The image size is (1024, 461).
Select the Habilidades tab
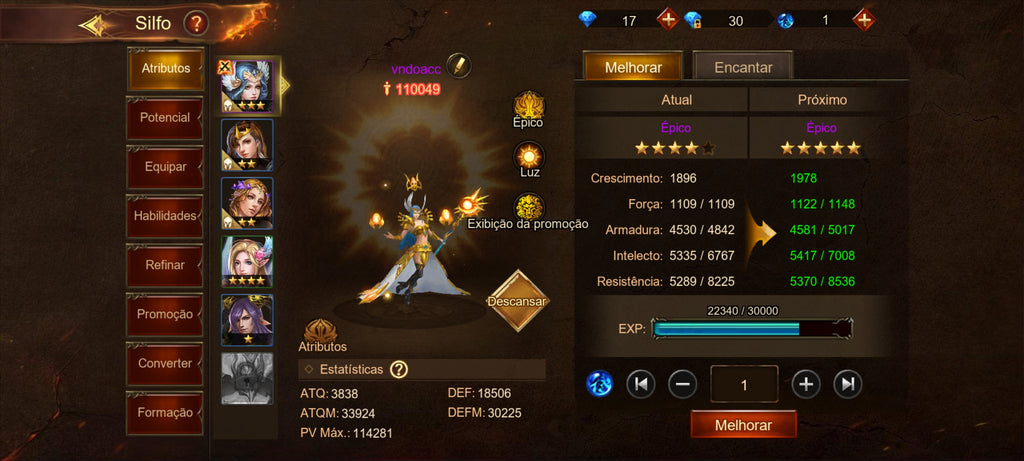pos(165,216)
